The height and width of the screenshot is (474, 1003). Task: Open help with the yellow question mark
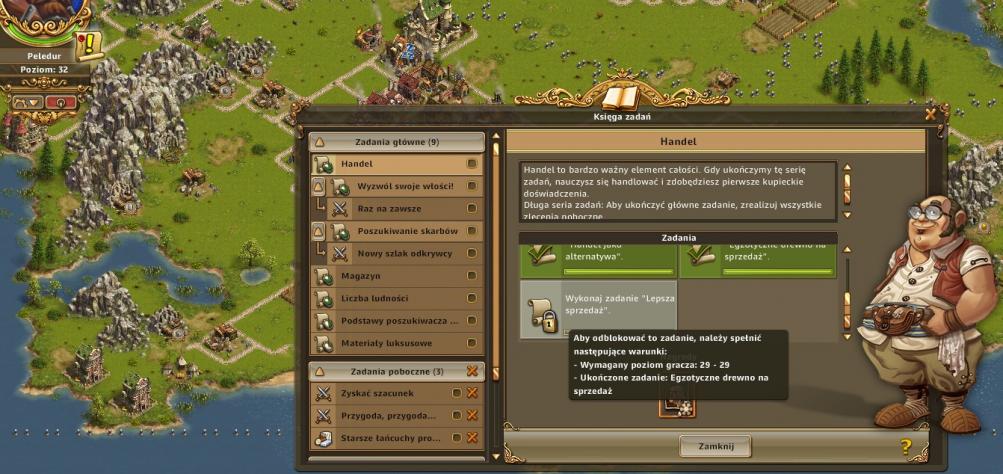coord(906,447)
